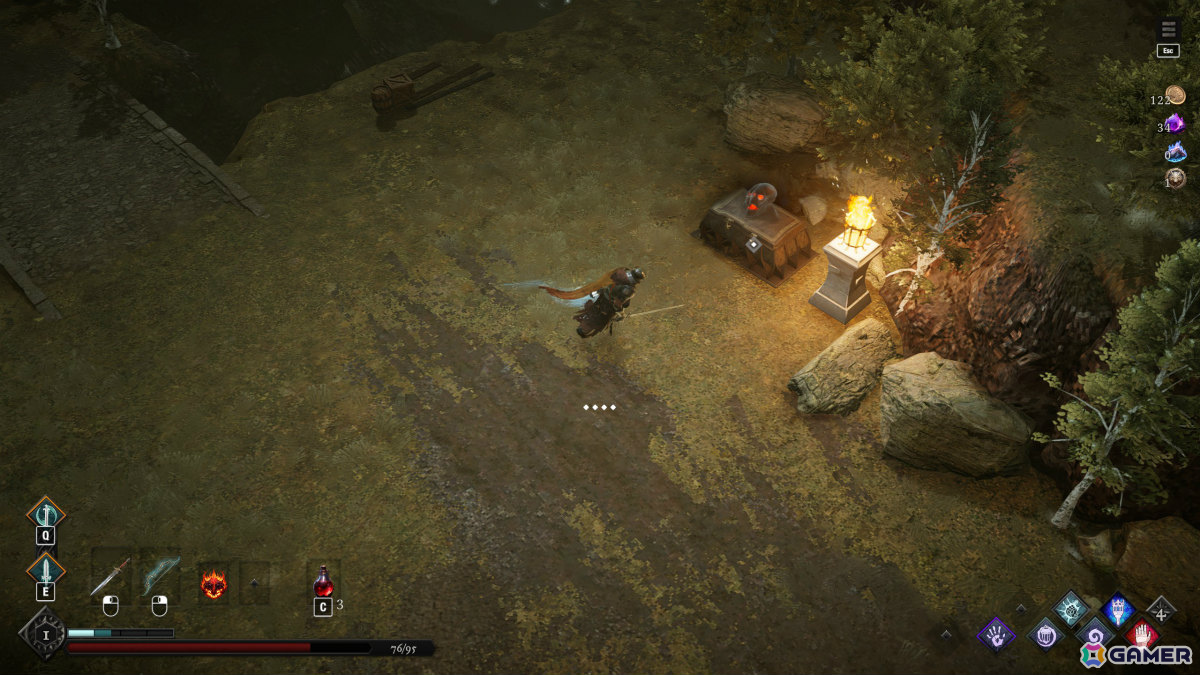Open the hamburger pause menu
The width and height of the screenshot is (1200, 675).
[x=1167, y=30]
